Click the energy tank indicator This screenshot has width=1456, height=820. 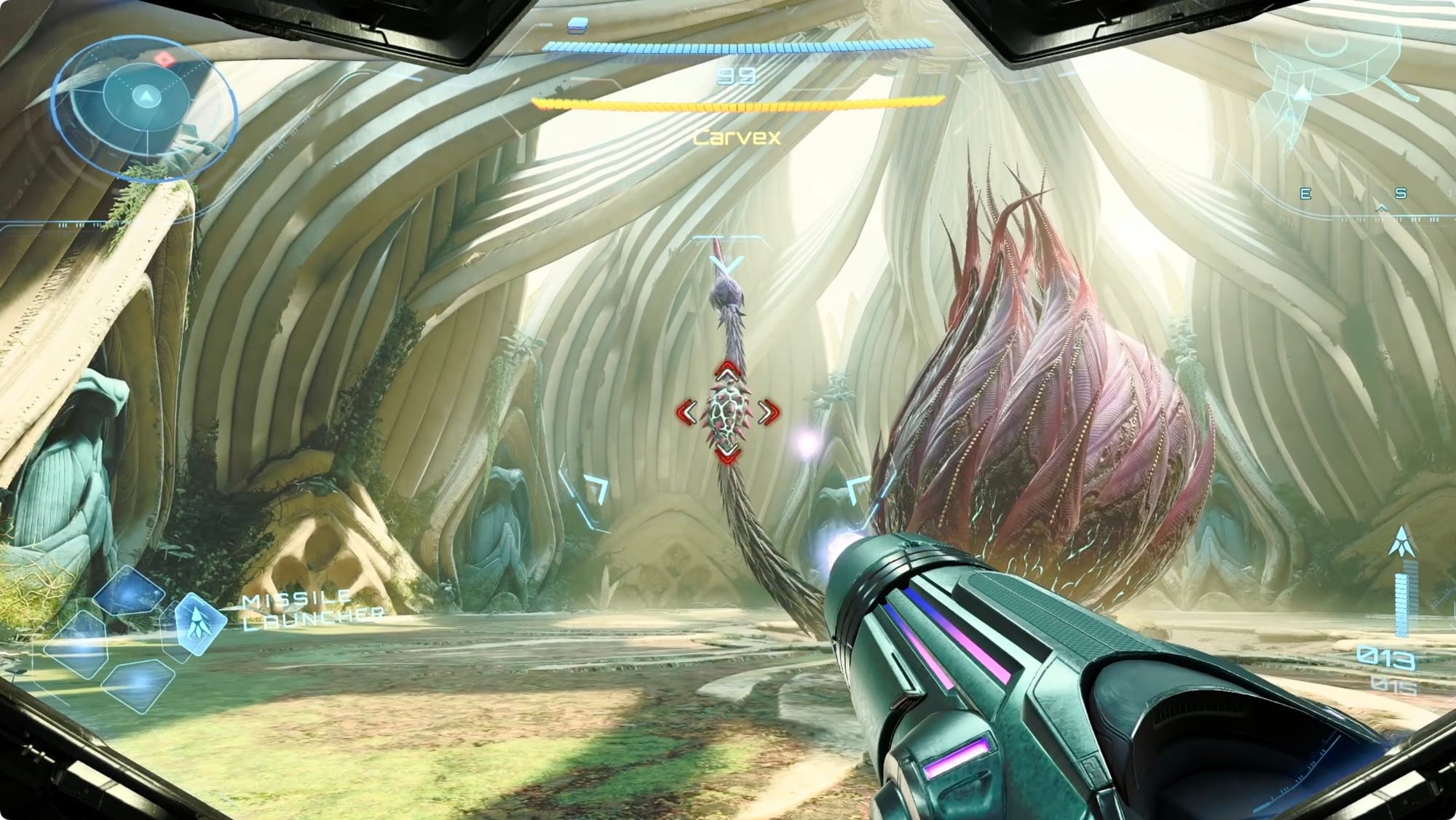tap(578, 25)
